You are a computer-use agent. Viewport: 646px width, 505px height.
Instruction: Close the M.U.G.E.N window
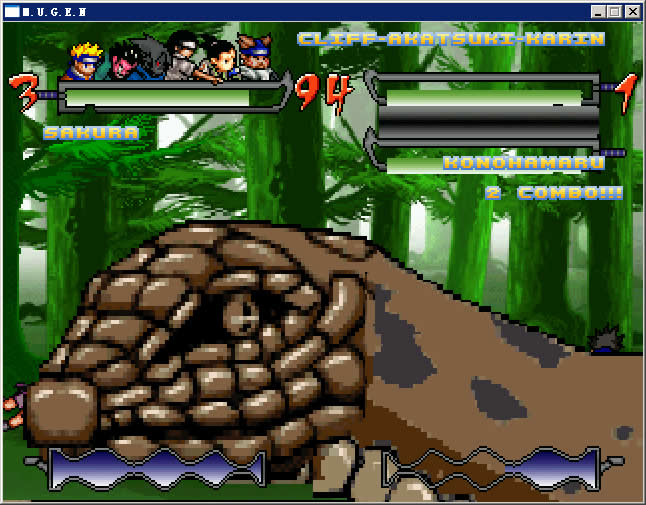632,12
